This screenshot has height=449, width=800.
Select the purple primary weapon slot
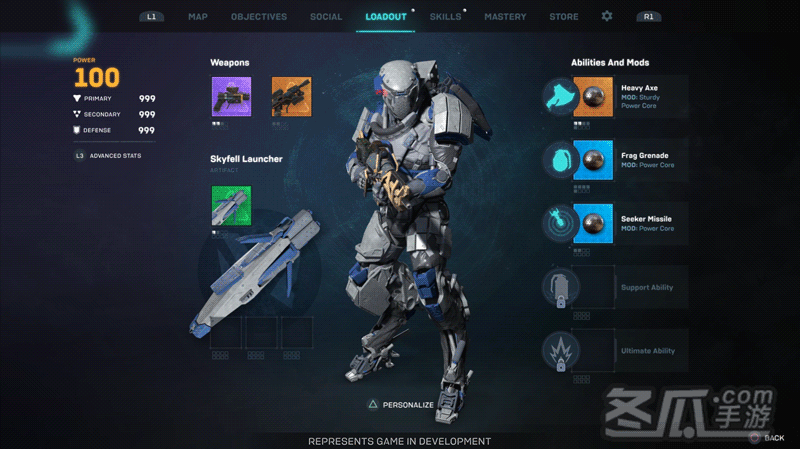[x=231, y=97]
